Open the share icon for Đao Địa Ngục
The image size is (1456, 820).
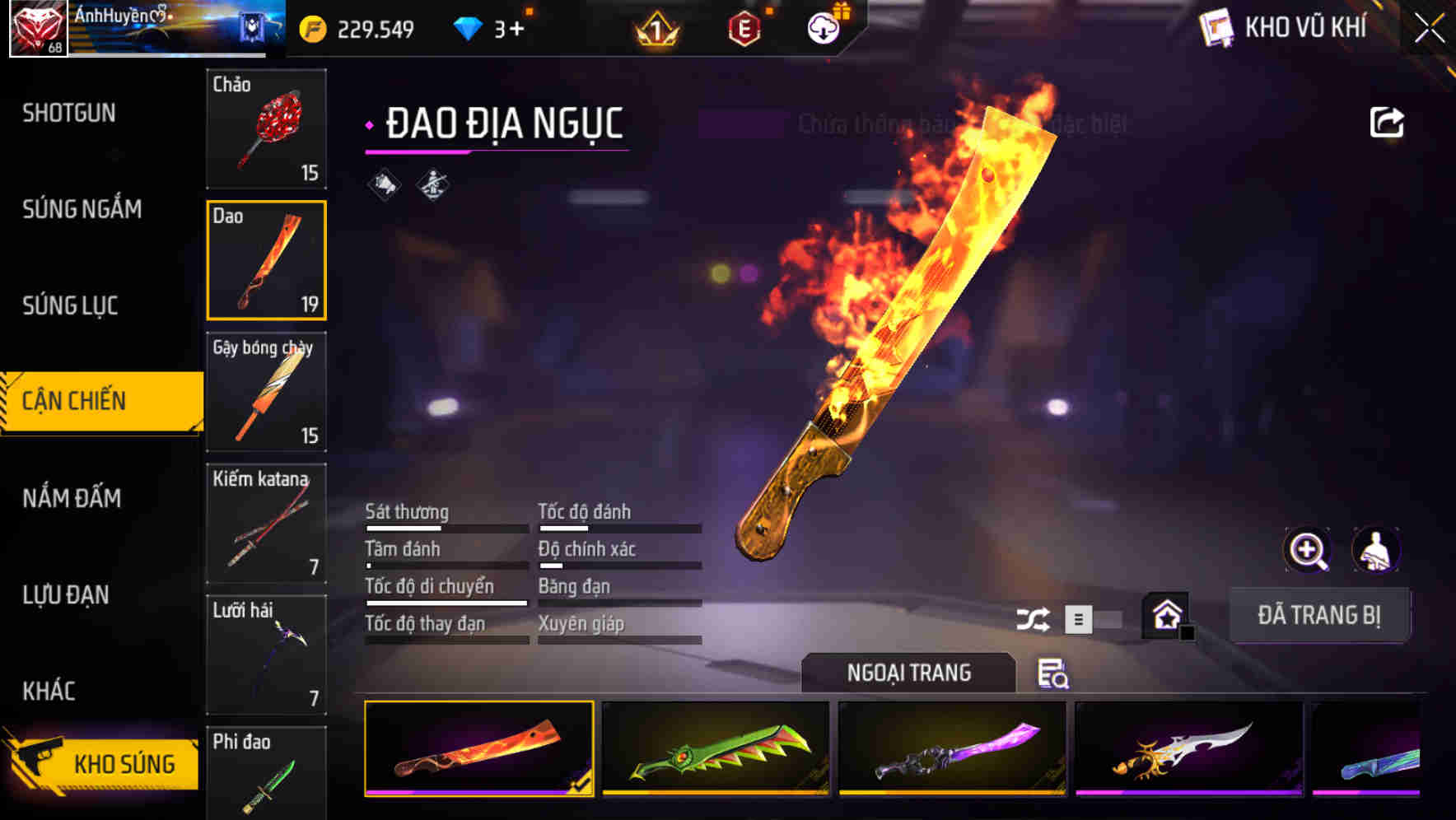pyautogui.click(x=1388, y=121)
